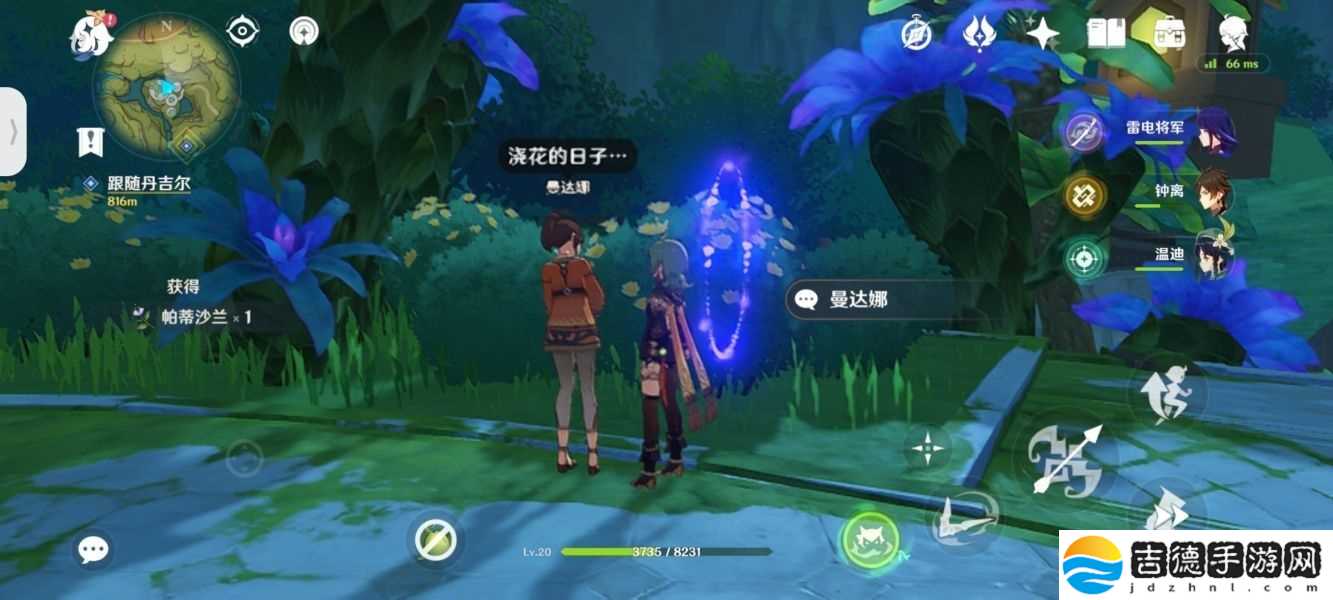Tap the crossed-out gadget quick-use button
The height and width of the screenshot is (600, 1333).
tap(436, 541)
